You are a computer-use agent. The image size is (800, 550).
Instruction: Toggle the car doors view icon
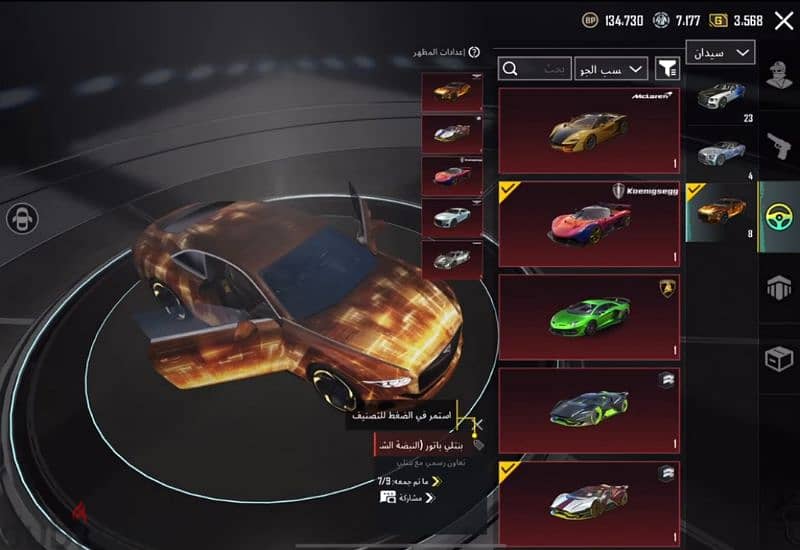(22, 218)
